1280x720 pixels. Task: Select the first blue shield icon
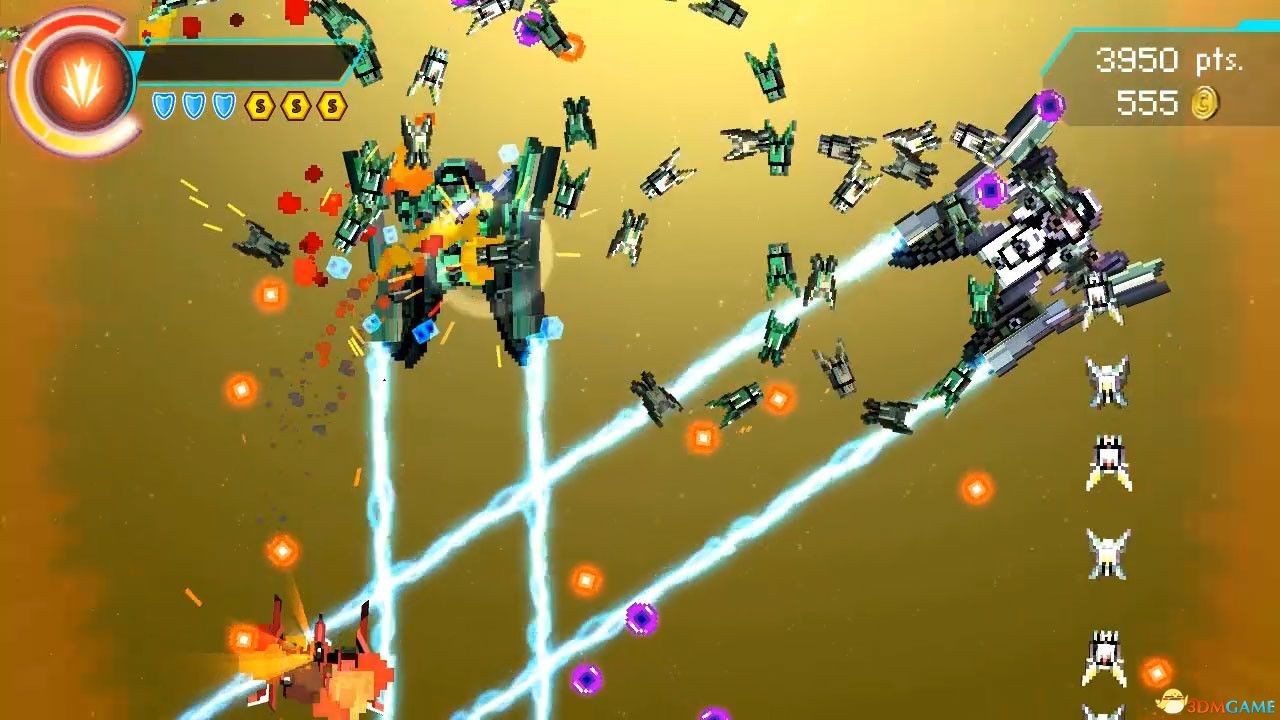click(x=164, y=105)
